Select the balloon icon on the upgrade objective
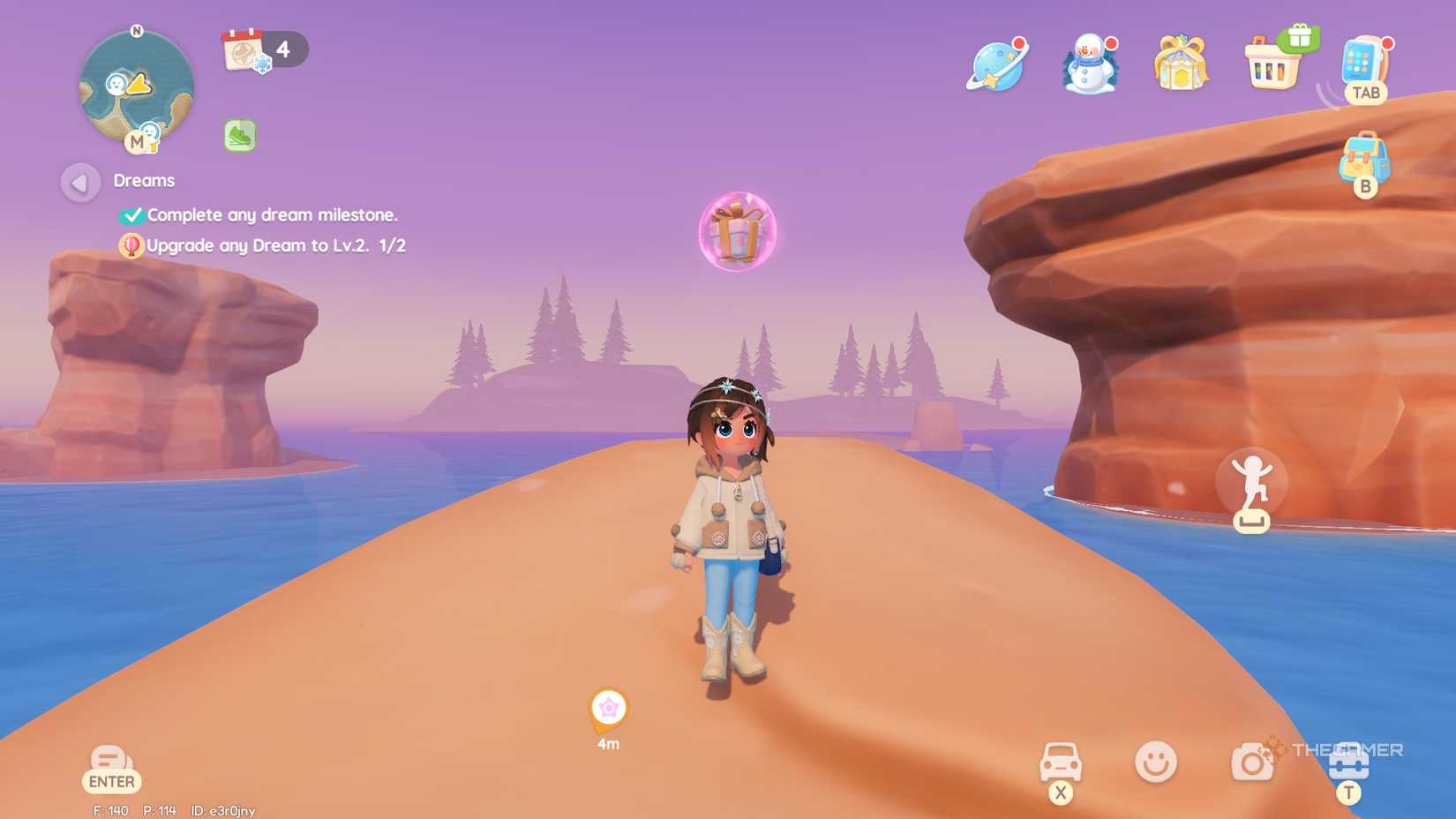The width and height of the screenshot is (1456, 819). click(x=131, y=246)
